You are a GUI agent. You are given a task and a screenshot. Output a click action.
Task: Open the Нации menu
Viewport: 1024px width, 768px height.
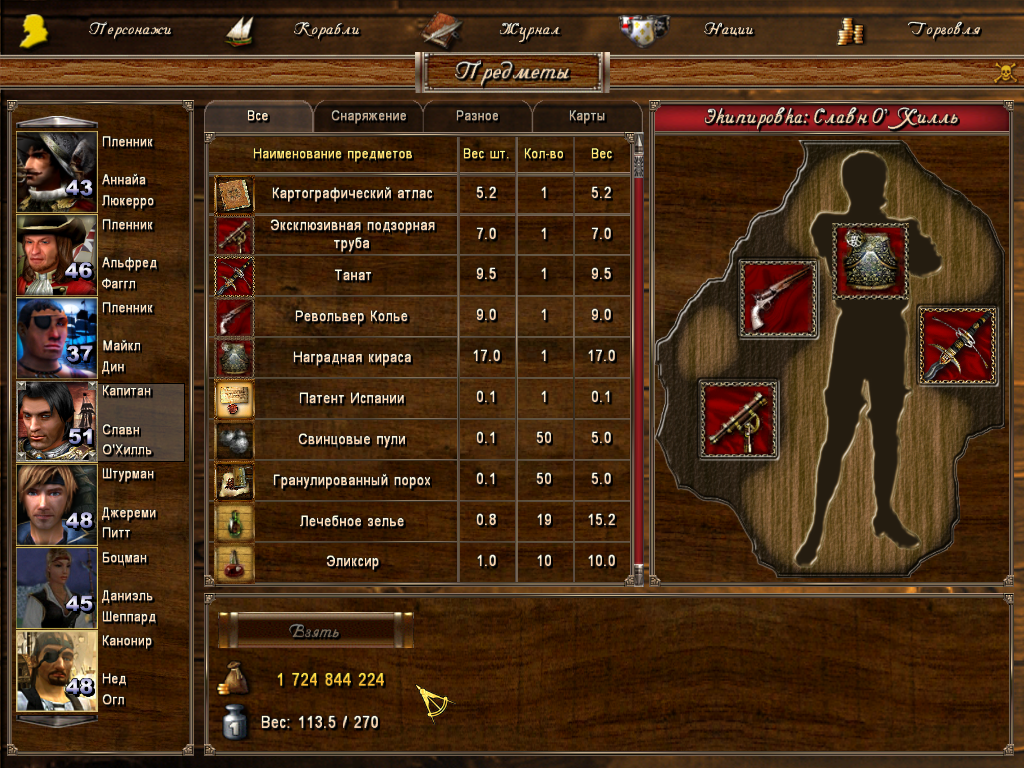point(728,30)
